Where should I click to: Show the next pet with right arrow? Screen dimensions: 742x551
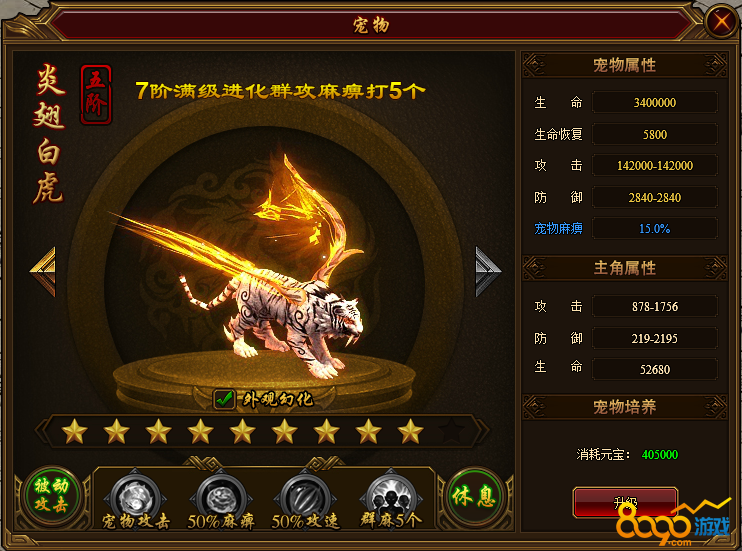487,270
